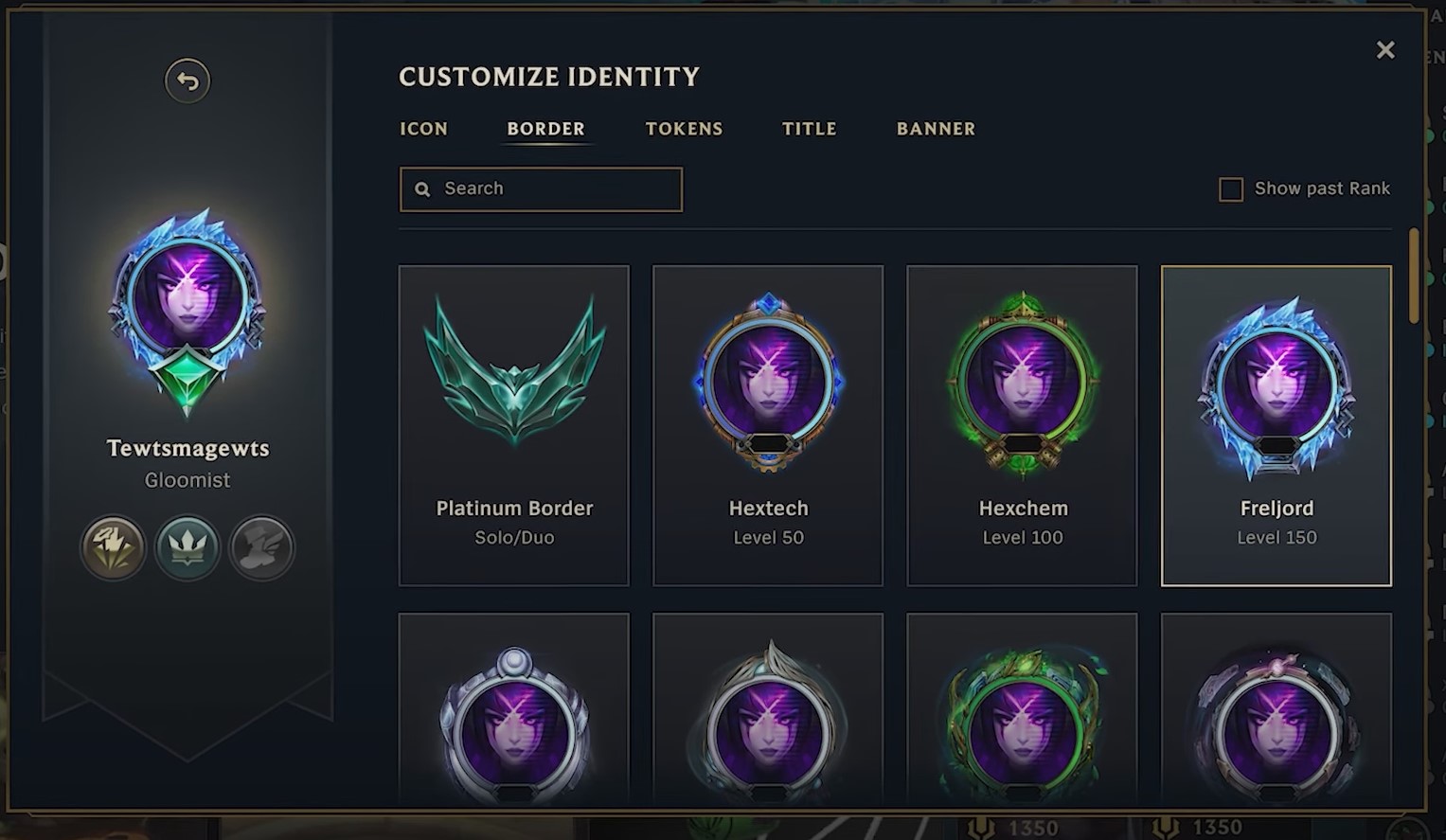
Task: Select the Border tab
Action: [545, 129]
